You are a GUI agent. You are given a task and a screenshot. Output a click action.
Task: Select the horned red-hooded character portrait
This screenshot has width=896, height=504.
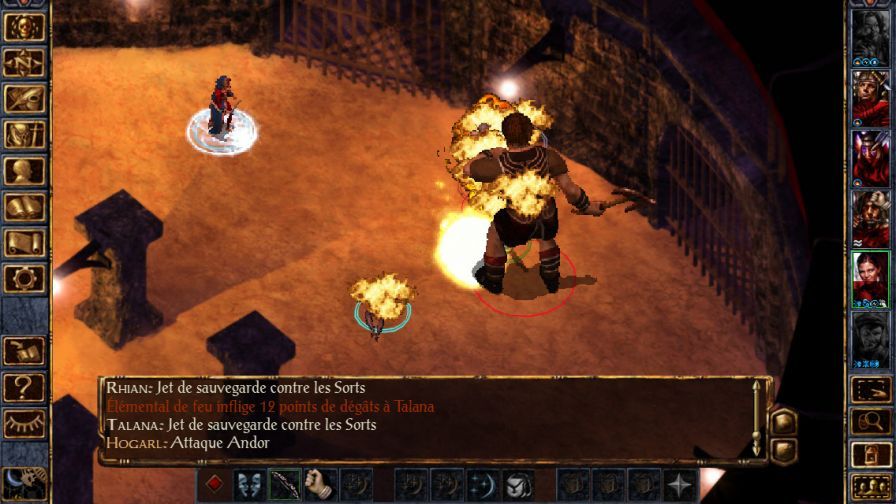(x=870, y=158)
